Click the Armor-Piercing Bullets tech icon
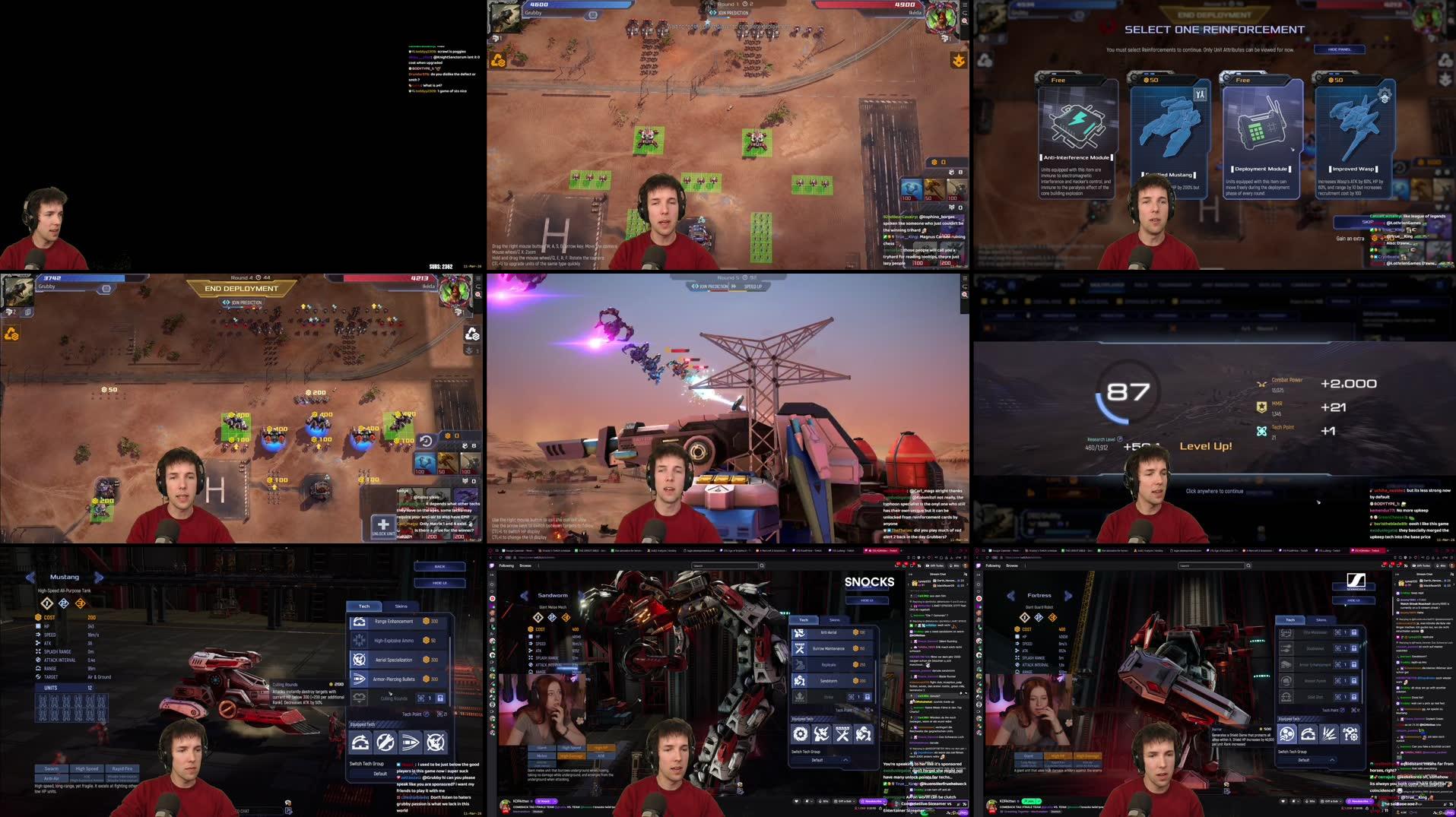Viewport: 1456px width, 817px height. pos(360,679)
